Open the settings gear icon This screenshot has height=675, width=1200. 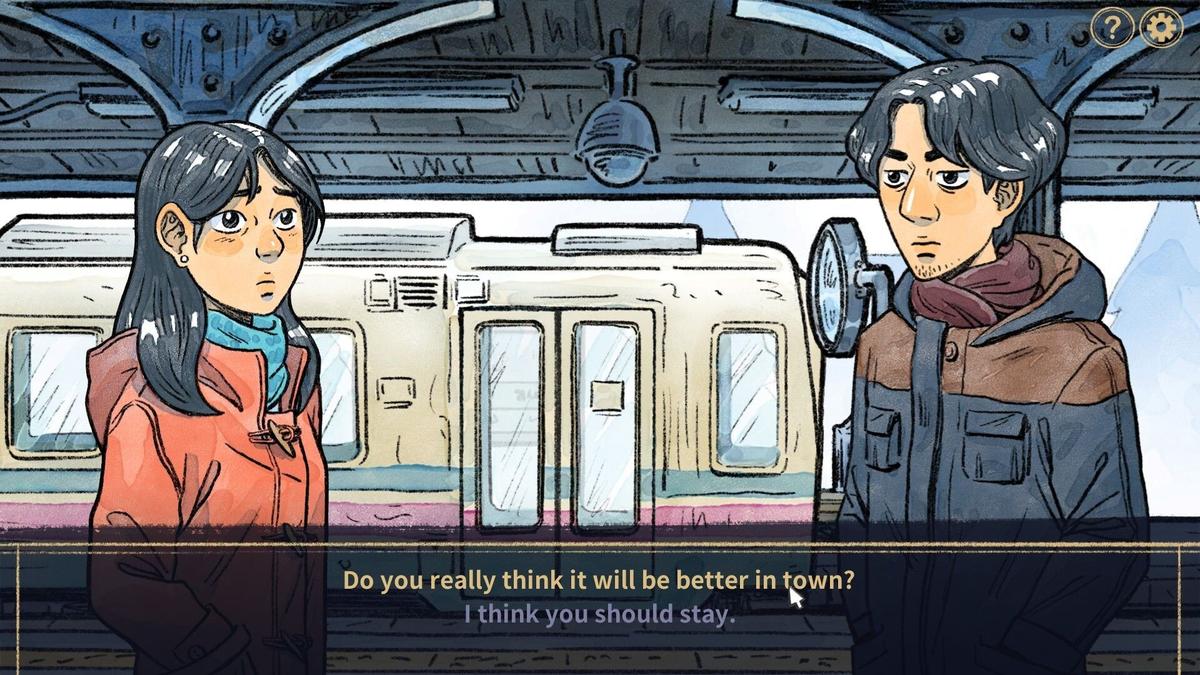(1160, 28)
